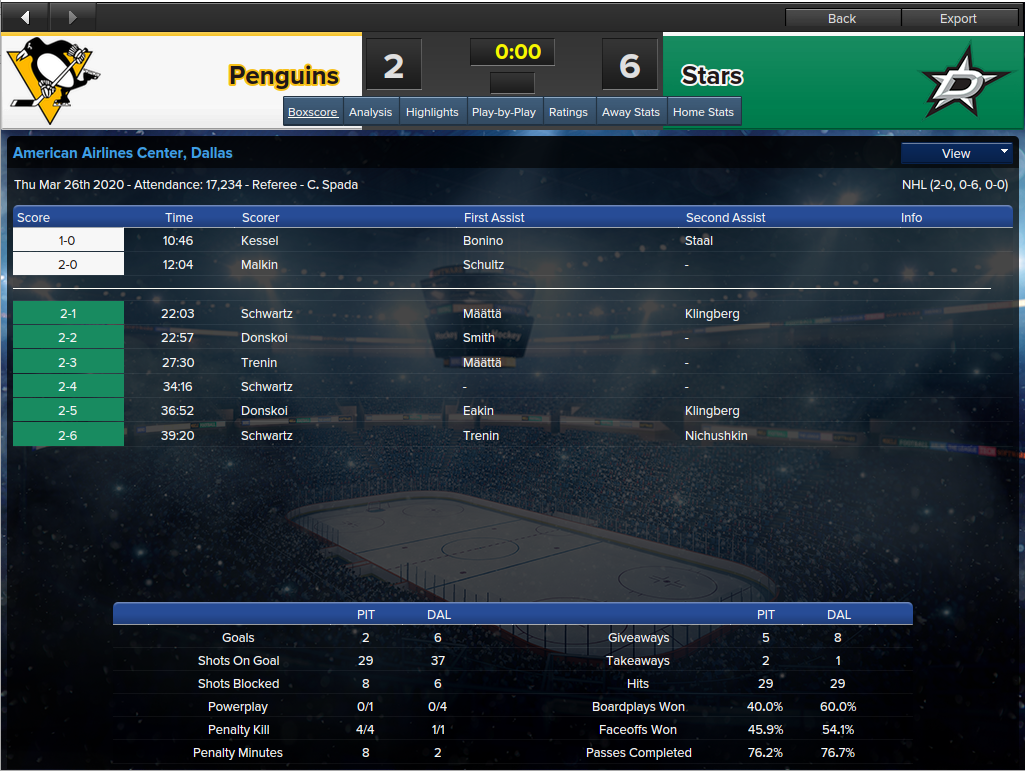Screen dimensions: 1025x771
Task: Select Eakin in the first assist column
Action: point(478,411)
